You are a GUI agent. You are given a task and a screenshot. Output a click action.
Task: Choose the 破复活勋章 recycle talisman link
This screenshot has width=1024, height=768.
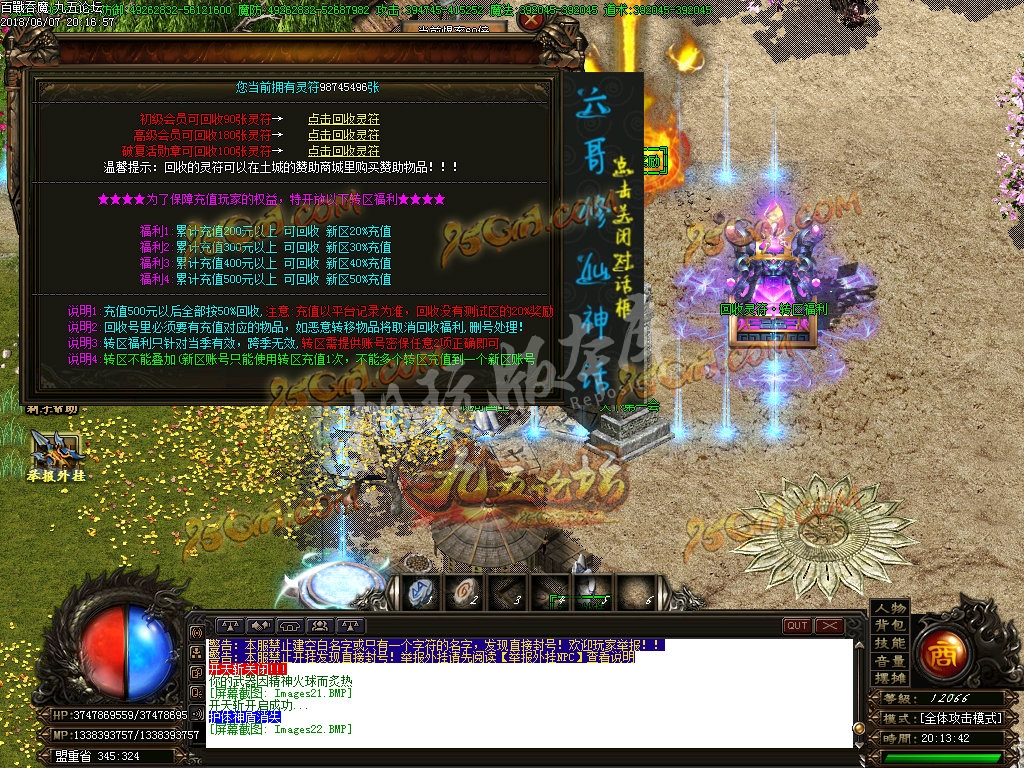click(343, 150)
